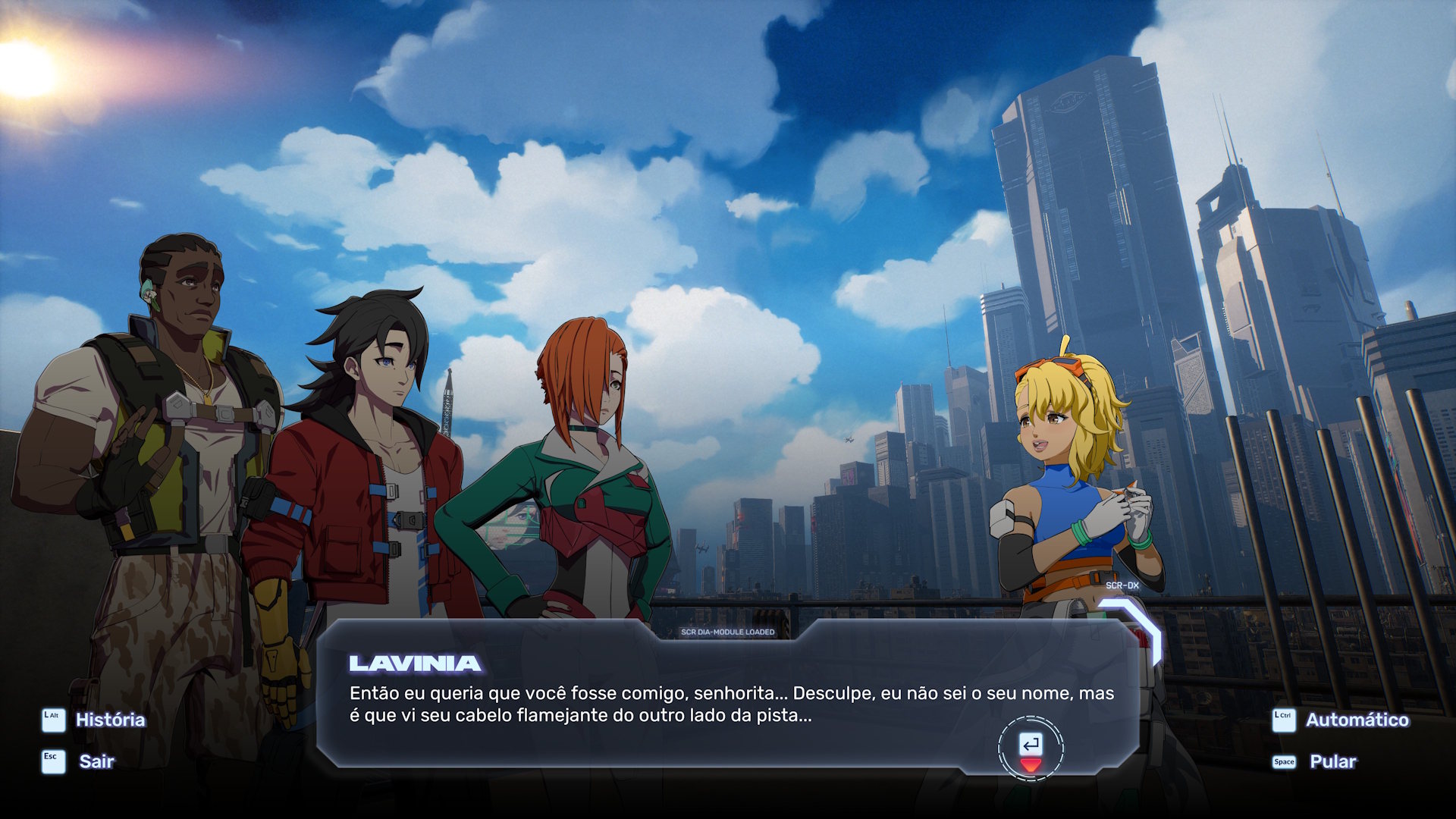Open the História dialogue log
Screen dimensions: 1456x819
[x=109, y=720]
